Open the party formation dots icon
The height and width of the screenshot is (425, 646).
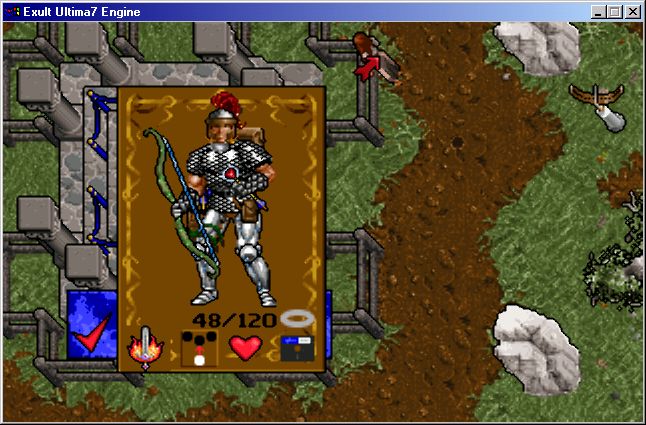pos(199,348)
